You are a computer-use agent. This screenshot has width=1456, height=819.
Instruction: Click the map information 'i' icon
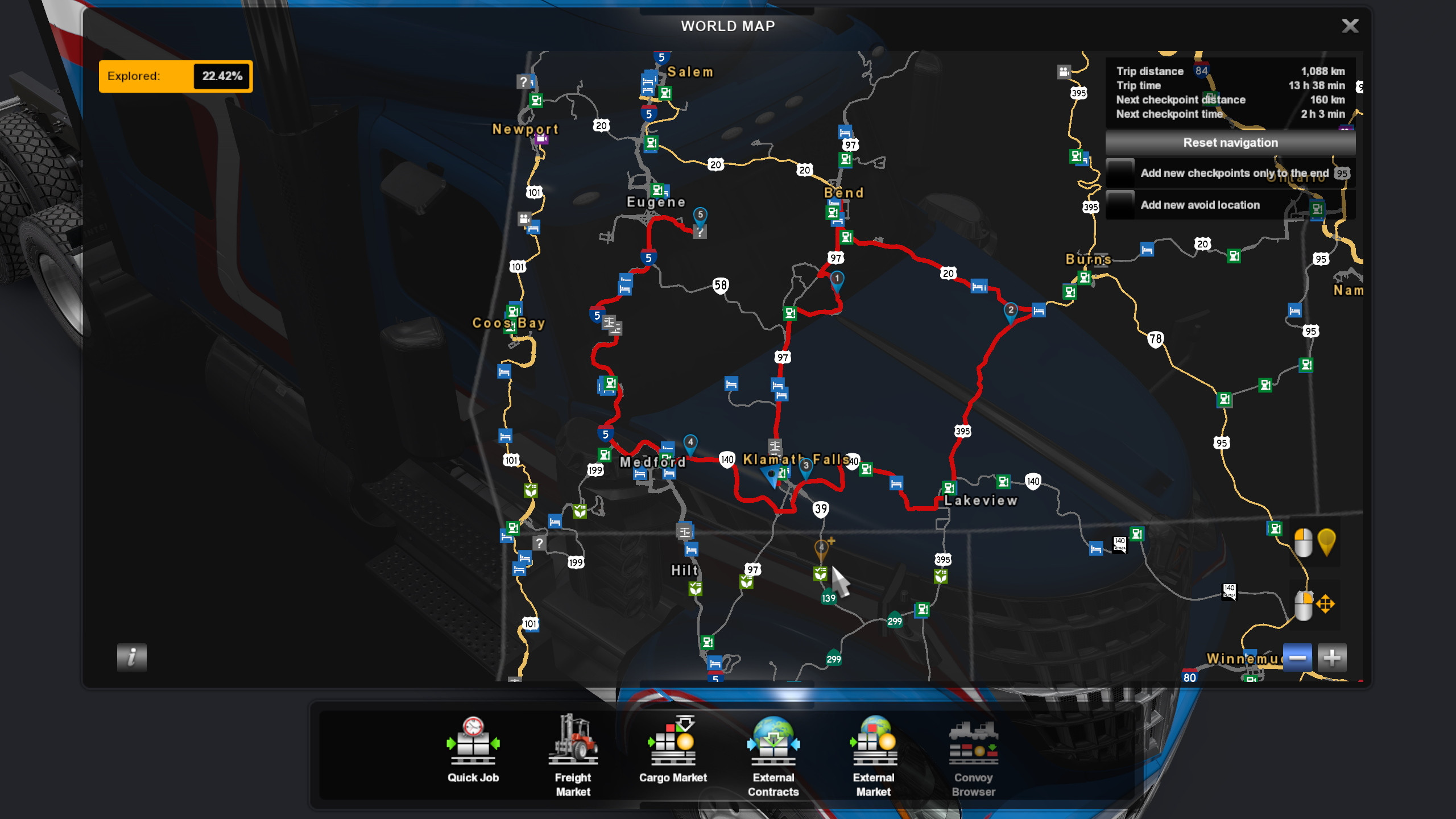coord(131,658)
